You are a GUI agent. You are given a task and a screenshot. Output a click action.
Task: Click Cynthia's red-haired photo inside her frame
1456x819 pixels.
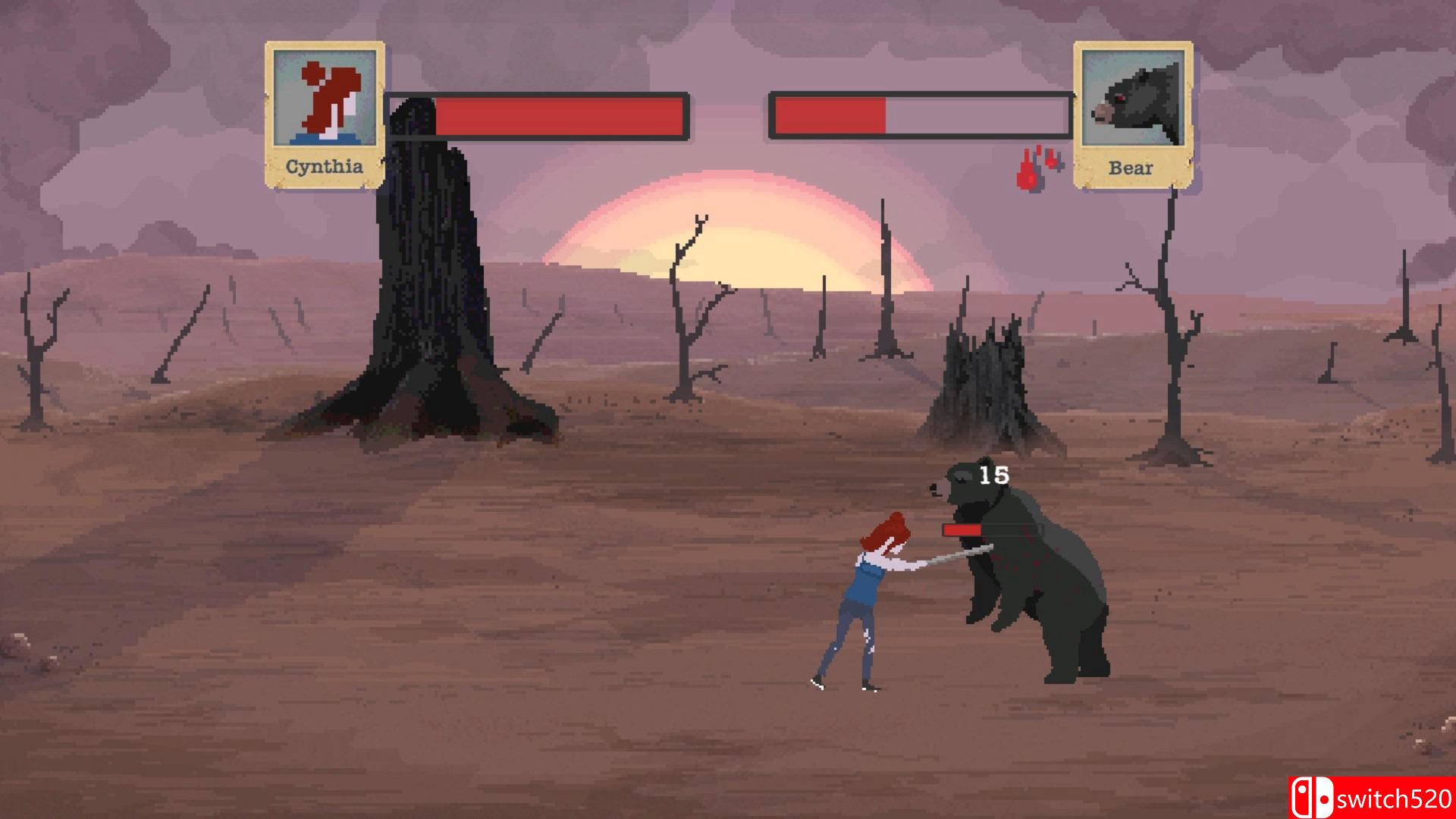[x=325, y=99]
